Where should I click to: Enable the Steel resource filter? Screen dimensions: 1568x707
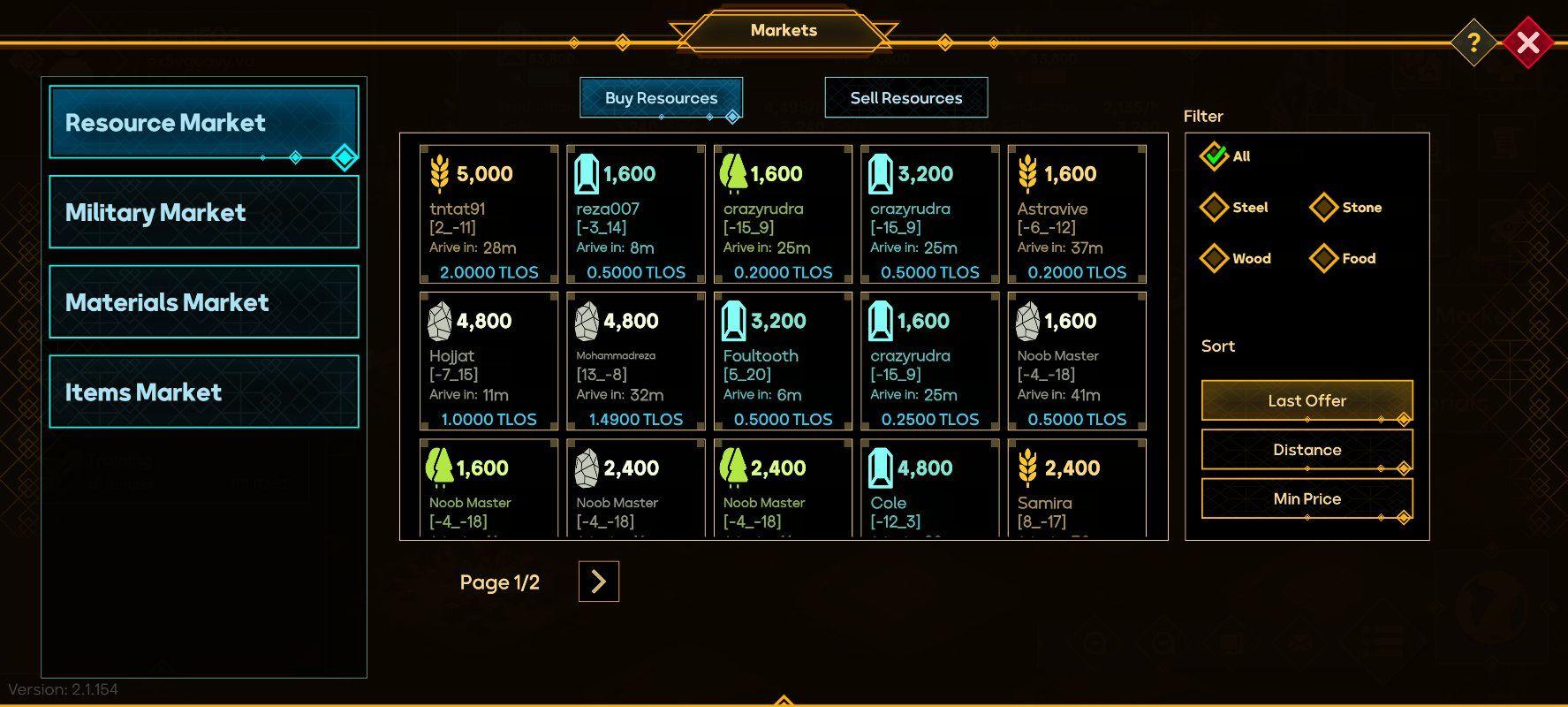pos(1215,207)
